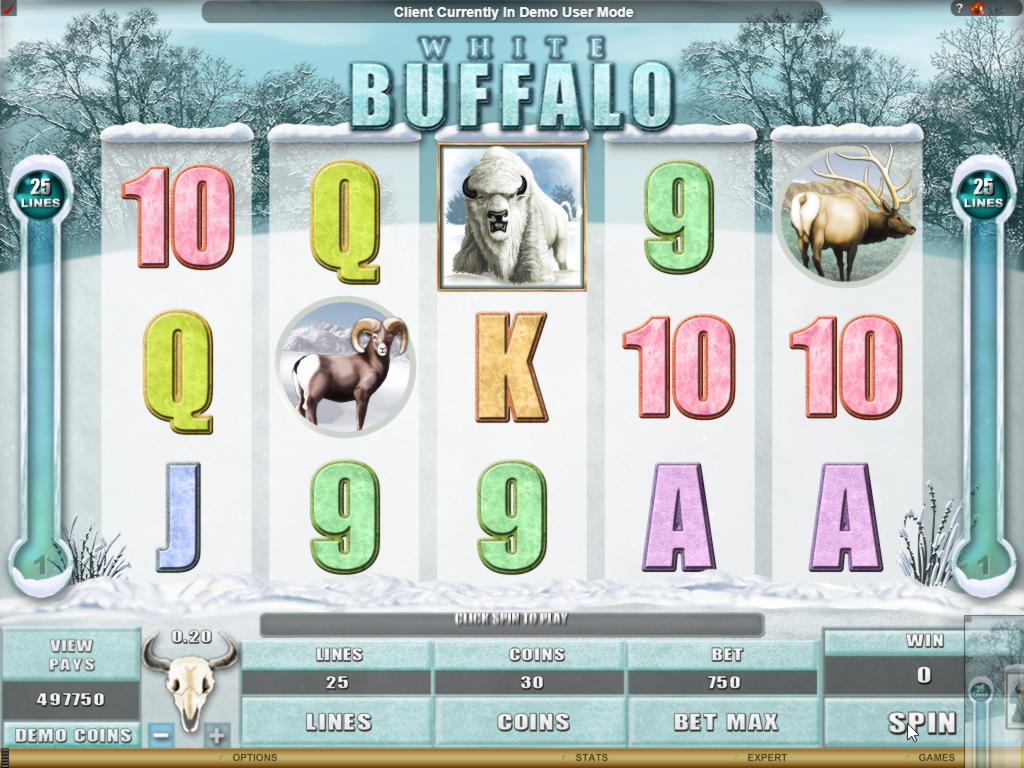
Task: Open the Options menu
Action: (x=254, y=758)
